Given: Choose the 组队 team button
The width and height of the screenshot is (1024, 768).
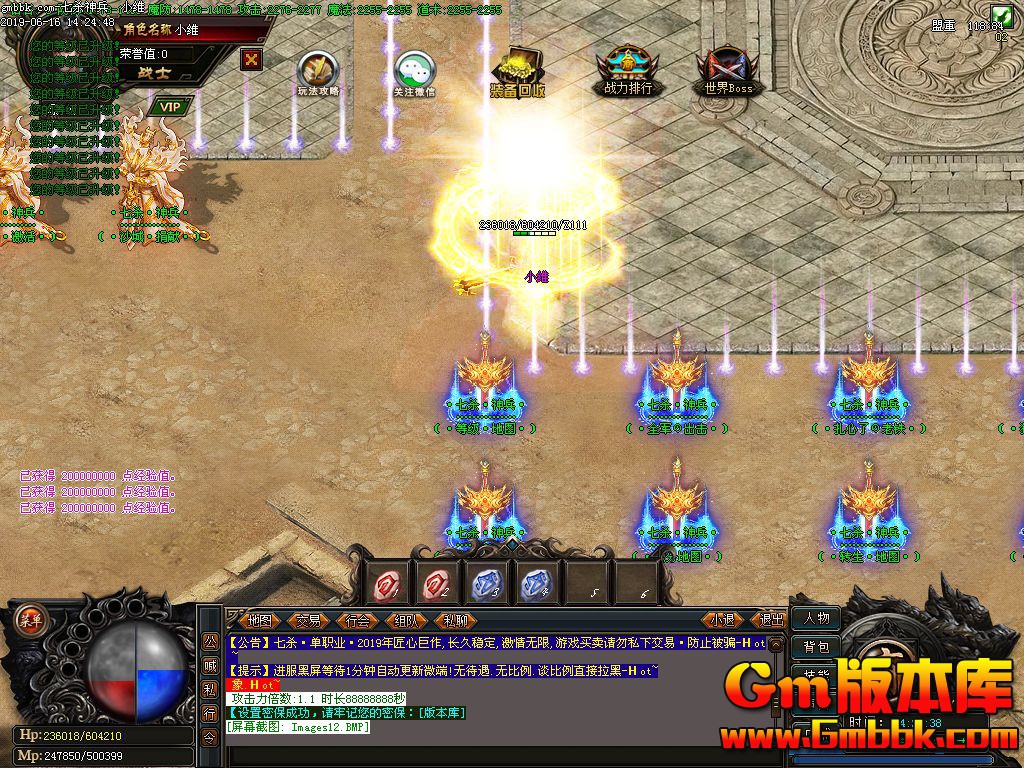Looking at the screenshot, I should pyautogui.click(x=406, y=620).
